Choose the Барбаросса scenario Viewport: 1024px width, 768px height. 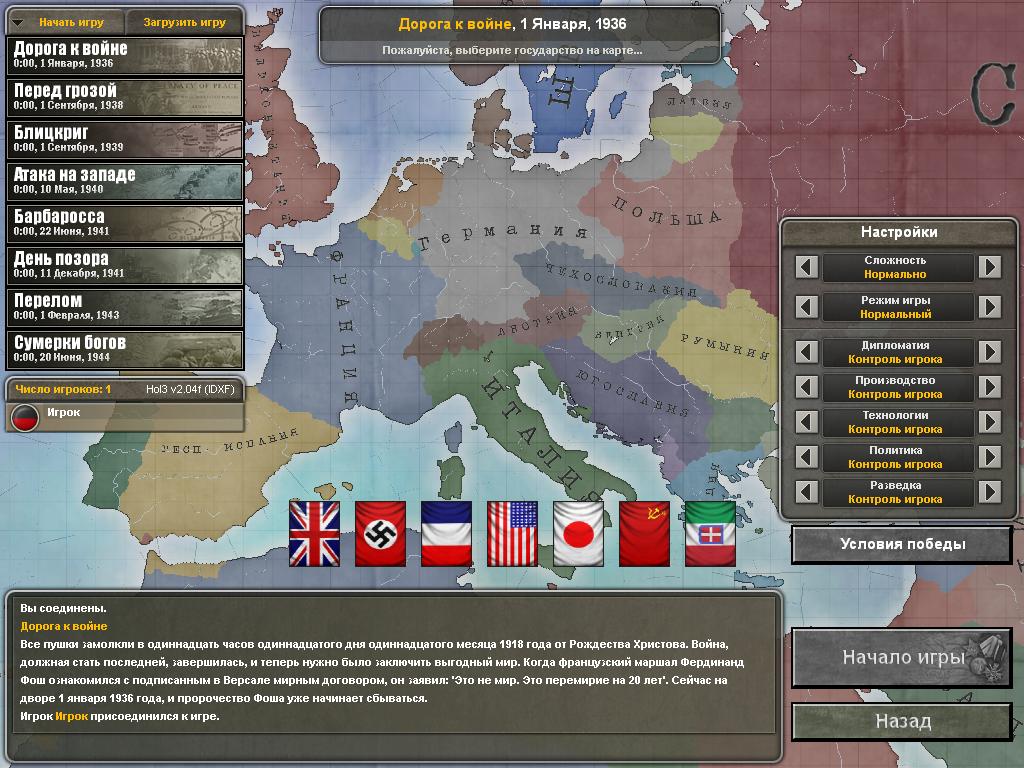pos(125,223)
